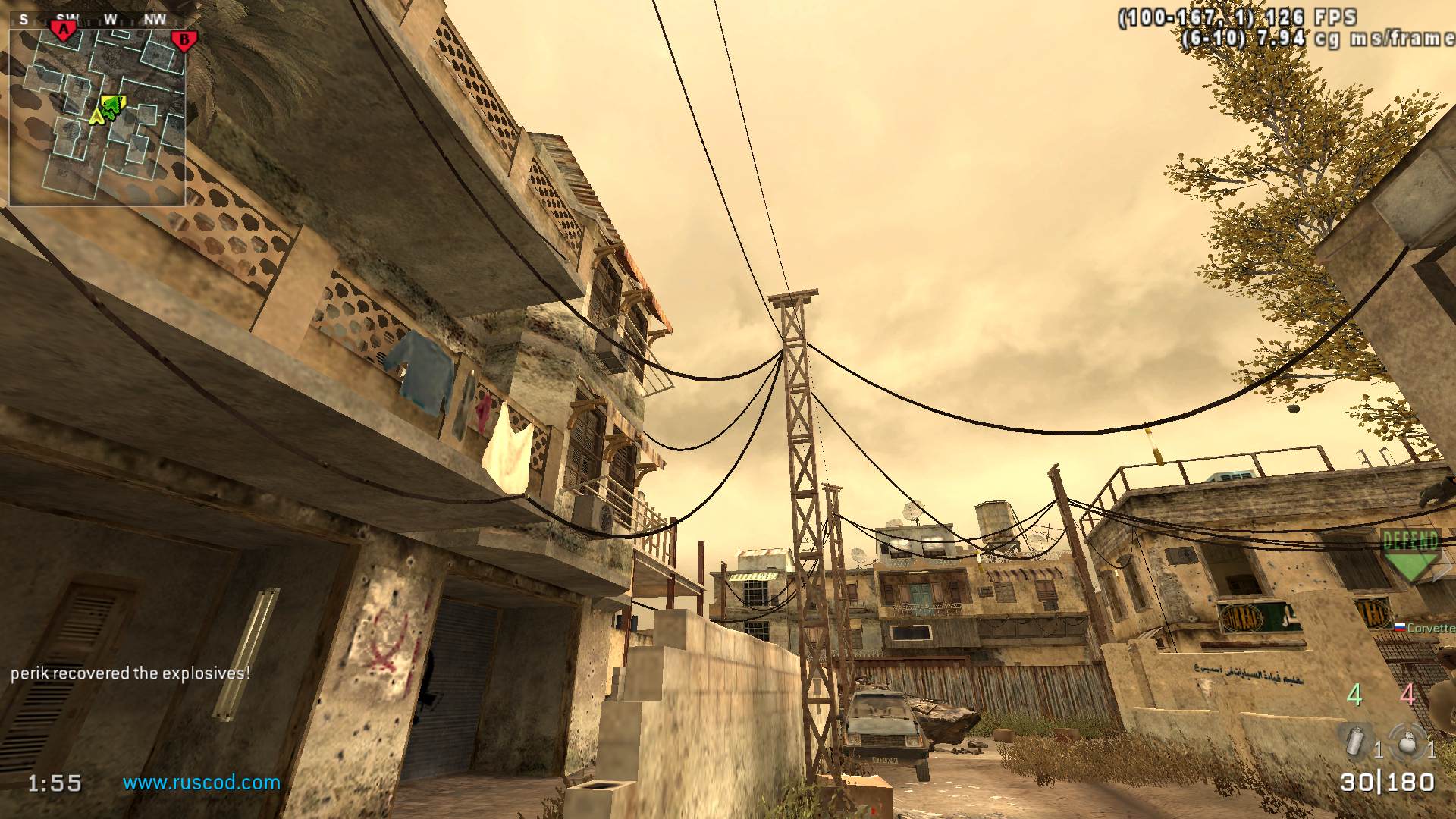
Task: Click the compass strip above the minimap
Action: click(99, 19)
